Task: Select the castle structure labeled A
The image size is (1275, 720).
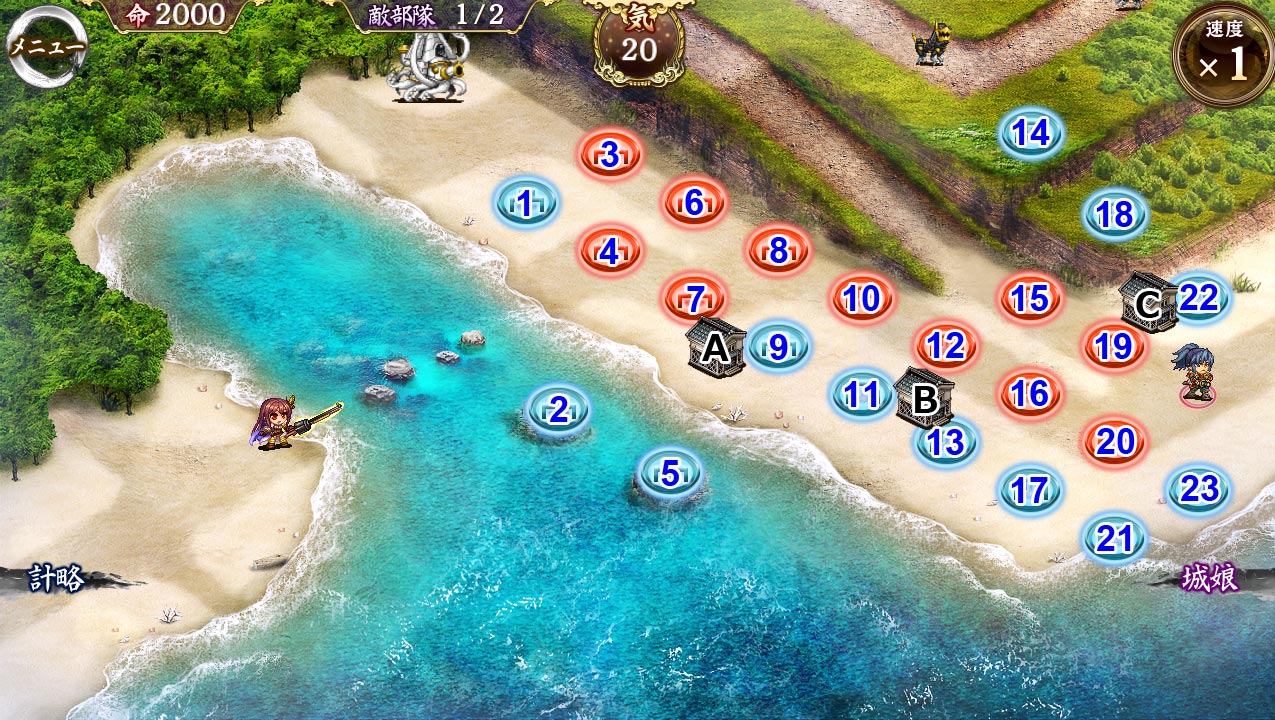Action: click(716, 347)
